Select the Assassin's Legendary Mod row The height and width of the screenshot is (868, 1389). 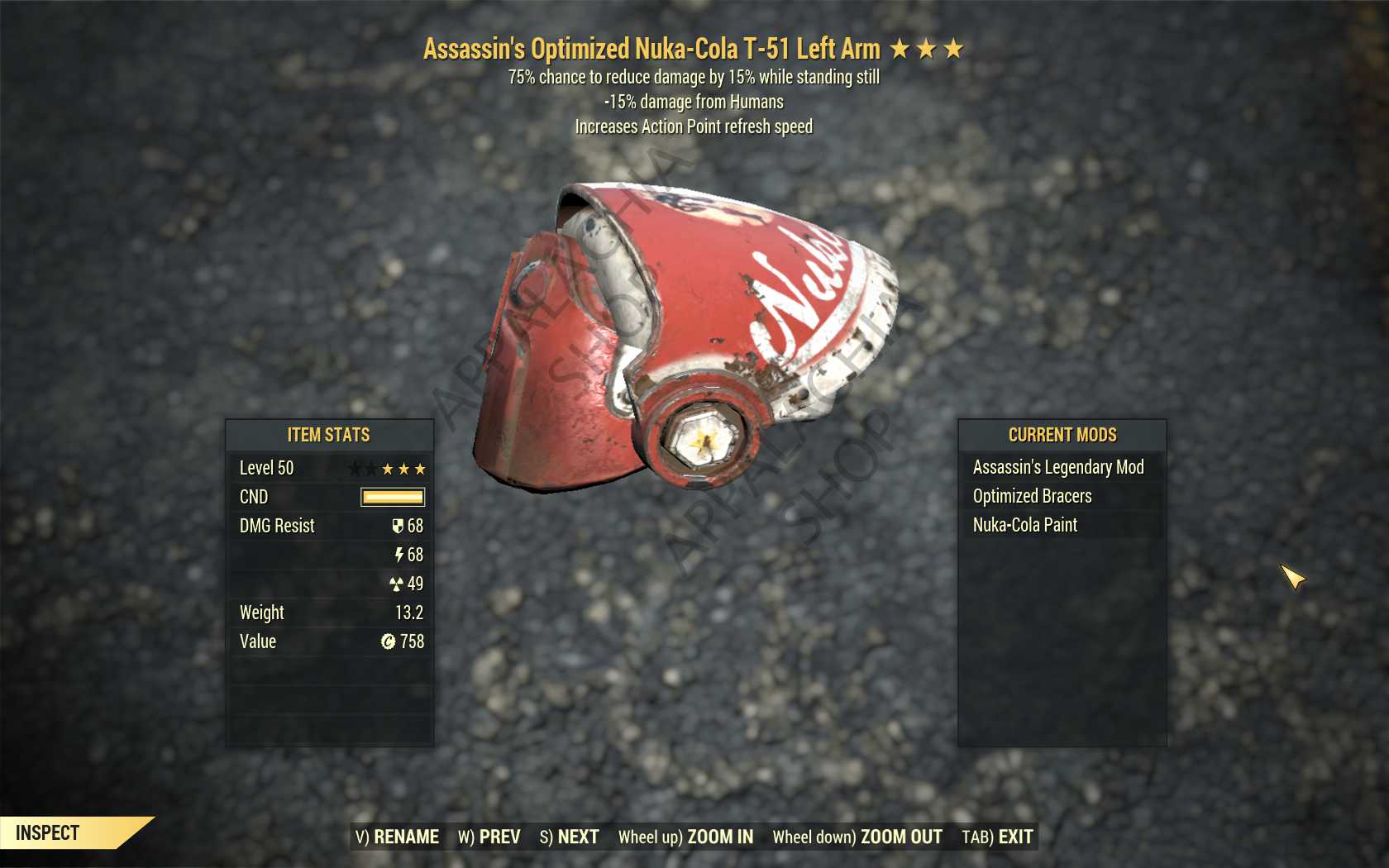tap(1058, 467)
